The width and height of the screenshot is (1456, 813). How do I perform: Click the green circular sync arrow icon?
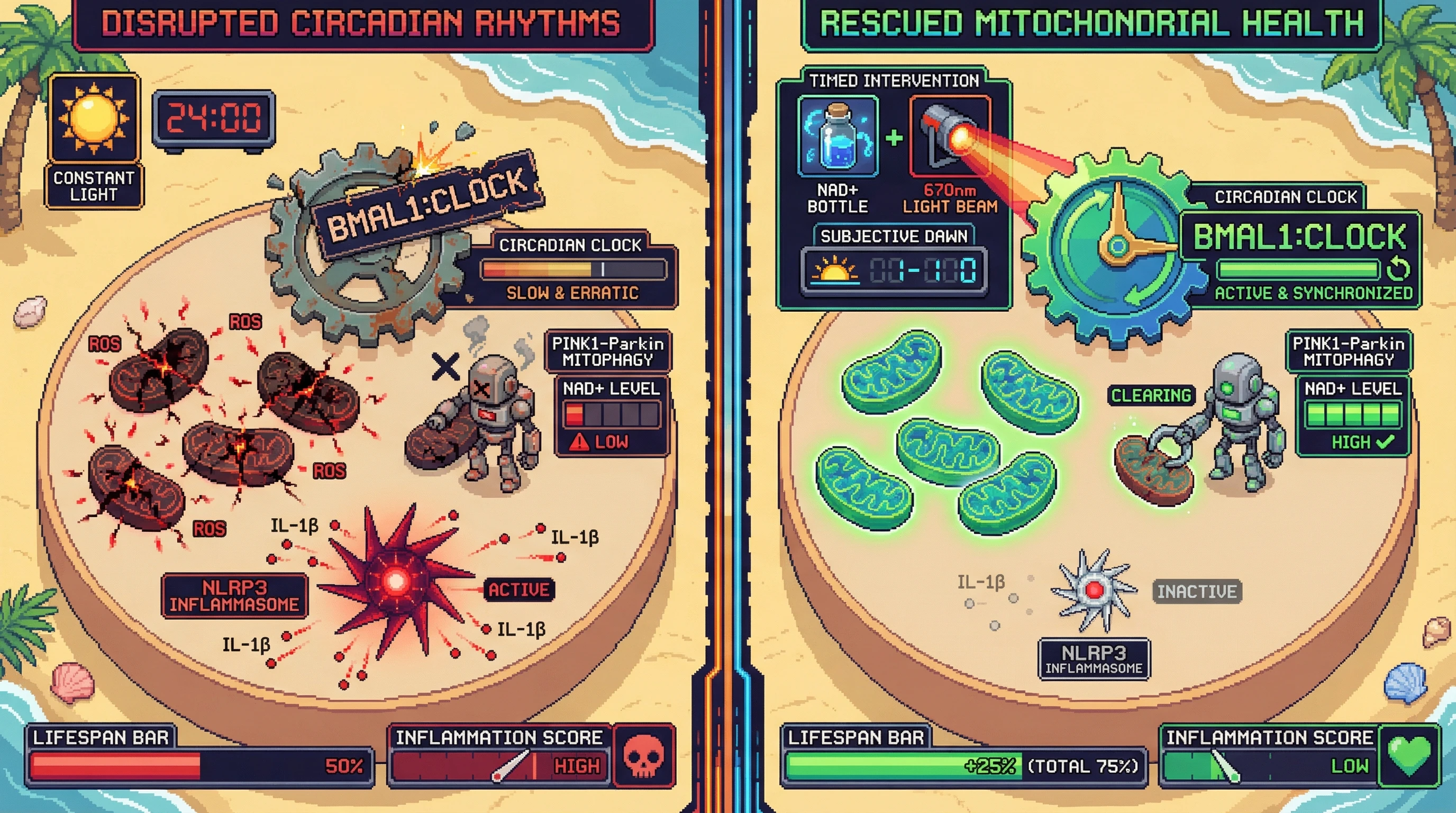point(1398,269)
